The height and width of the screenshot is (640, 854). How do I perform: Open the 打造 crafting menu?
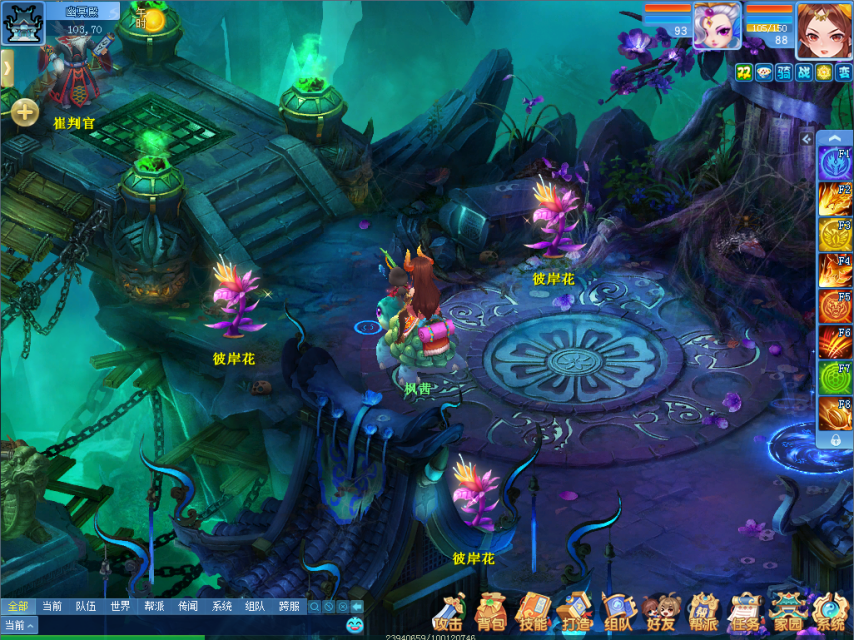(x=575, y=609)
